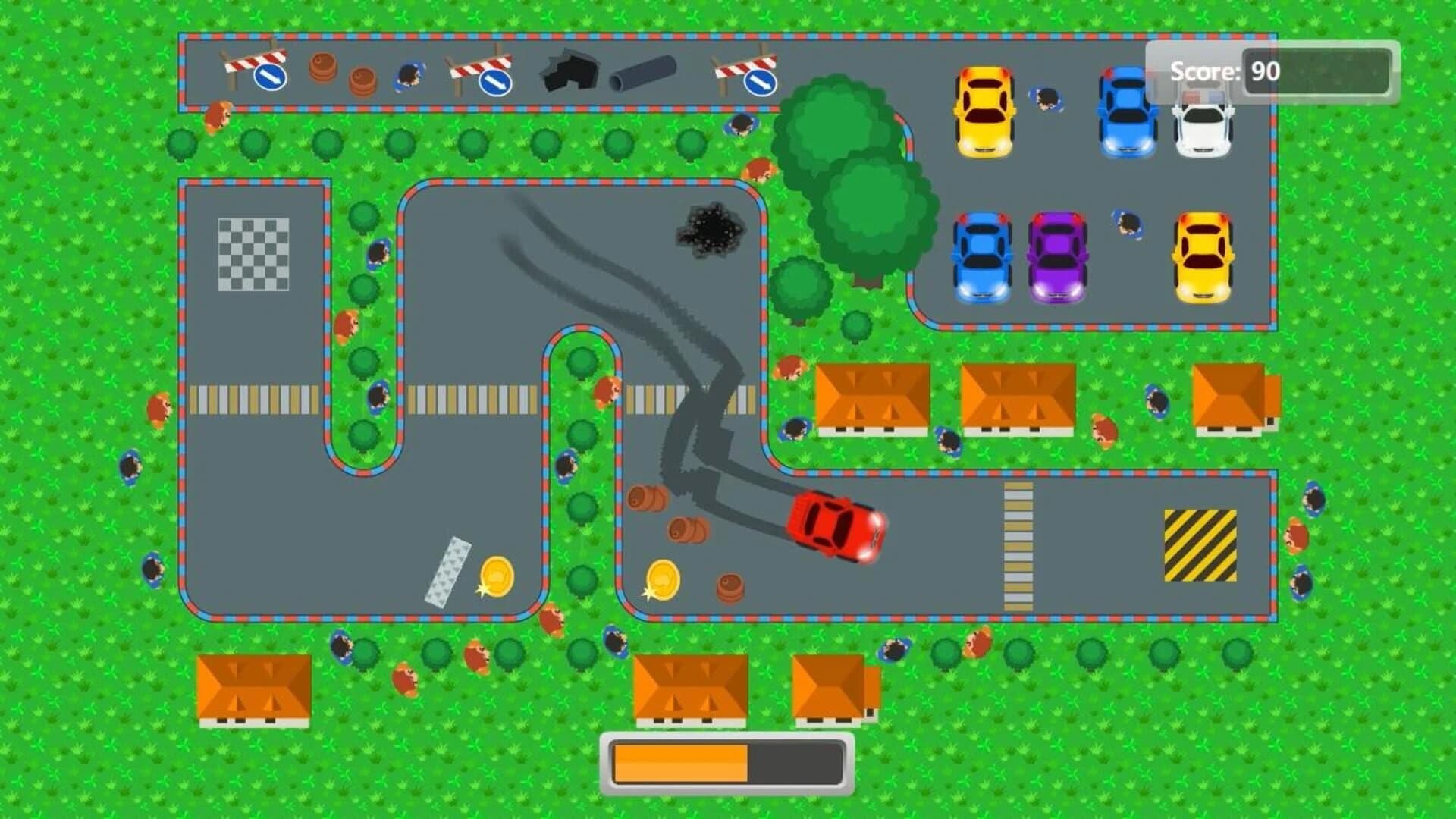The image size is (1456, 819).
Task: Click the checkered finish square
Action: (253, 253)
